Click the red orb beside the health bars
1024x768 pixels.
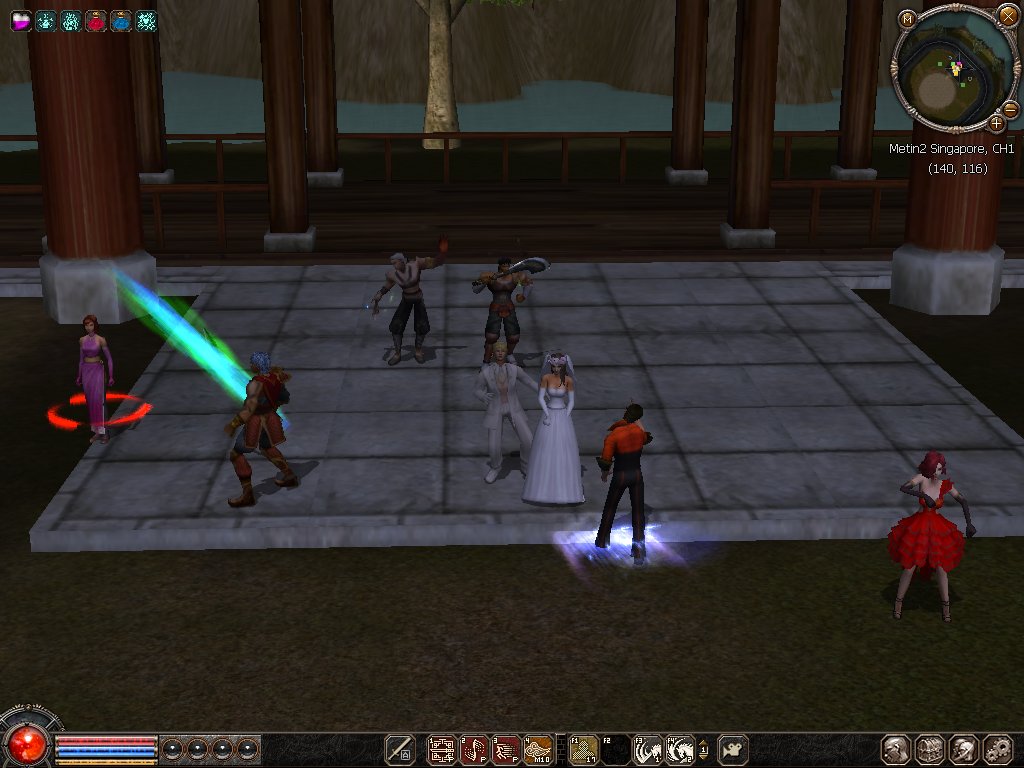pos(27,743)
